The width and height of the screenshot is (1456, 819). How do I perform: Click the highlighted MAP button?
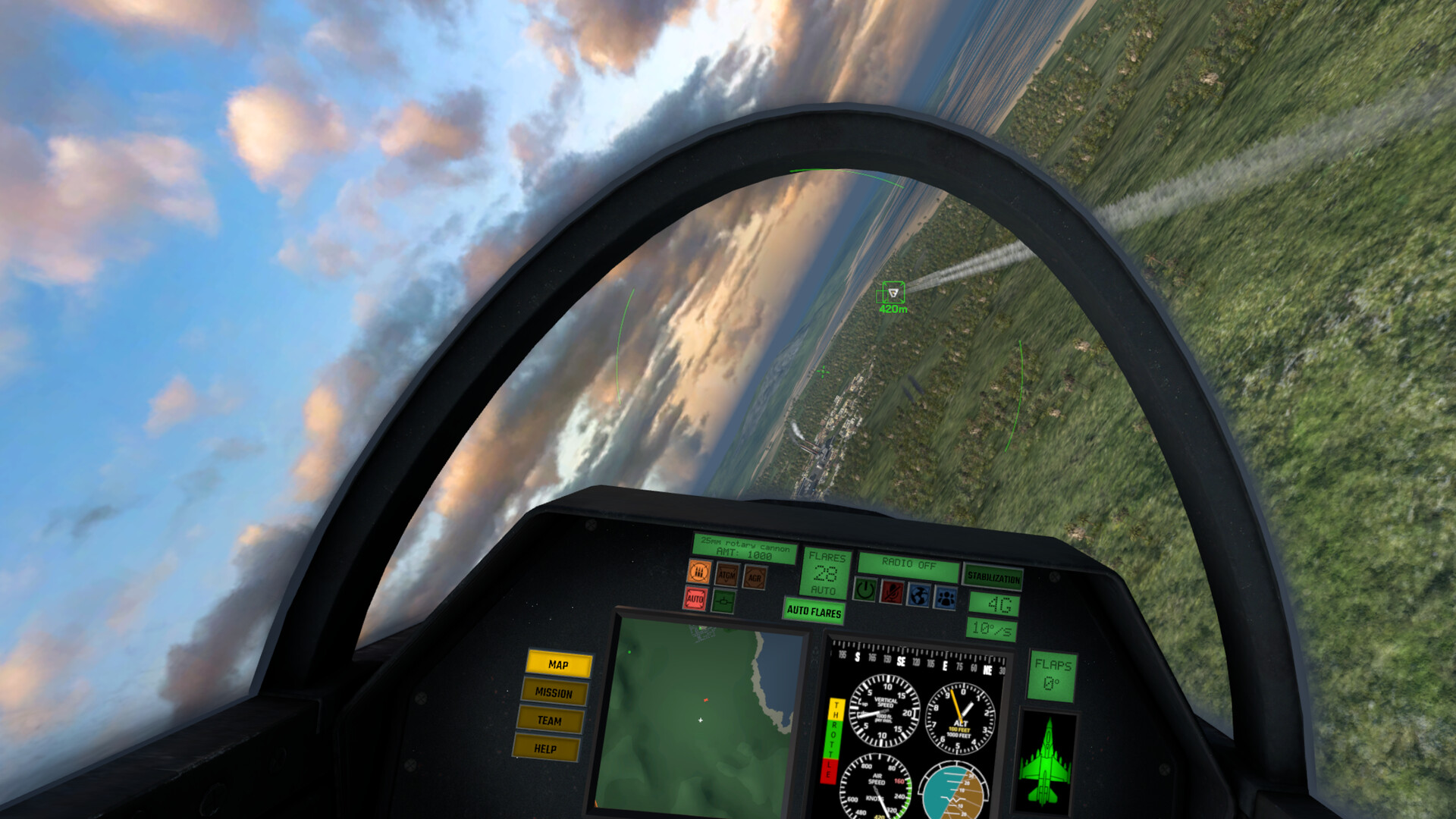[x=557, y=664]
